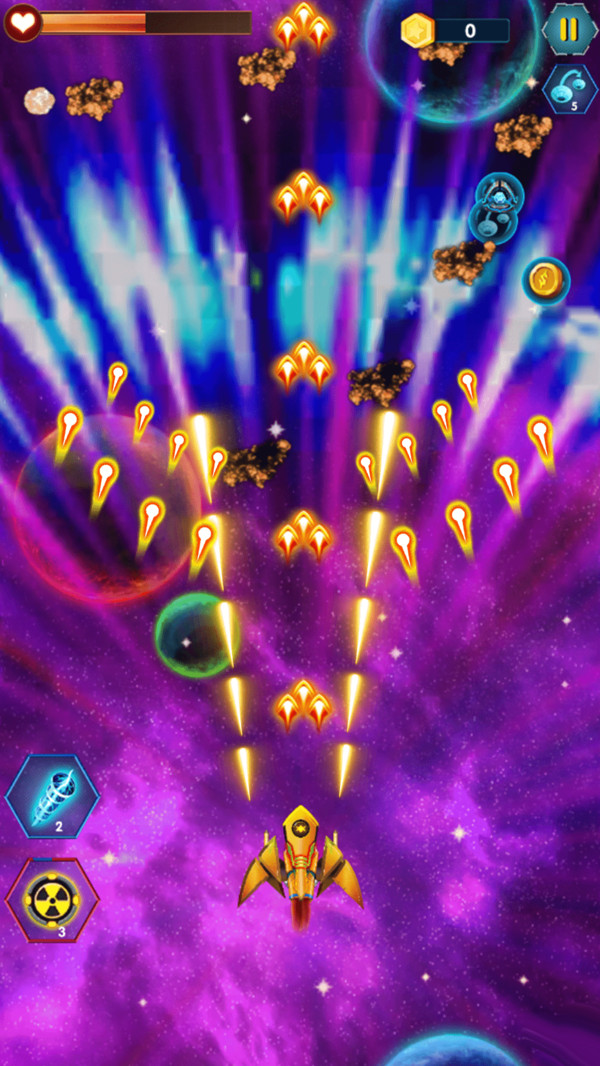This screenshot has width=600, height=1066.
Task: Launch the yellow nuclear bomb ability
Action: [52, 900]
